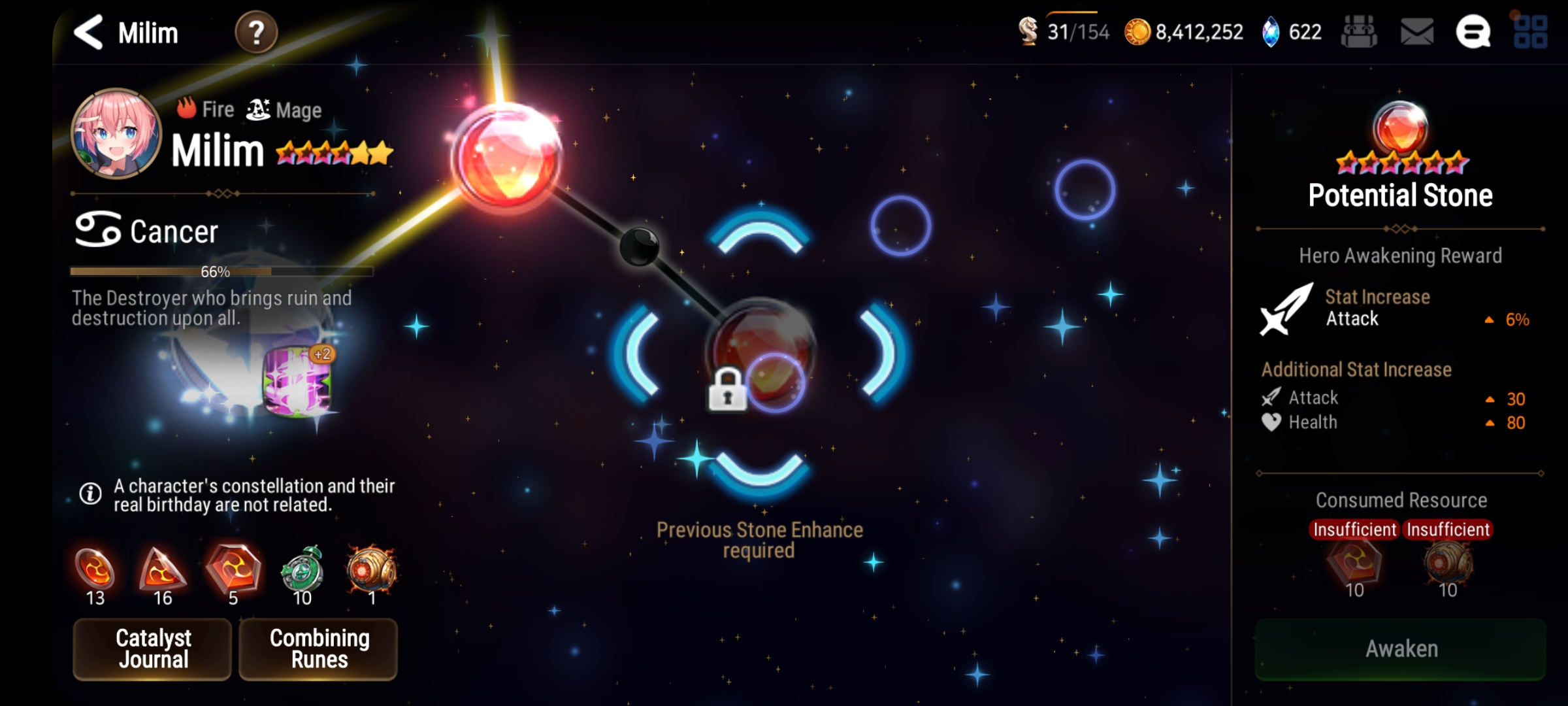Click the back arrow next to Milim
Viewport: 1568px width, 706px height.
(88, 32)
